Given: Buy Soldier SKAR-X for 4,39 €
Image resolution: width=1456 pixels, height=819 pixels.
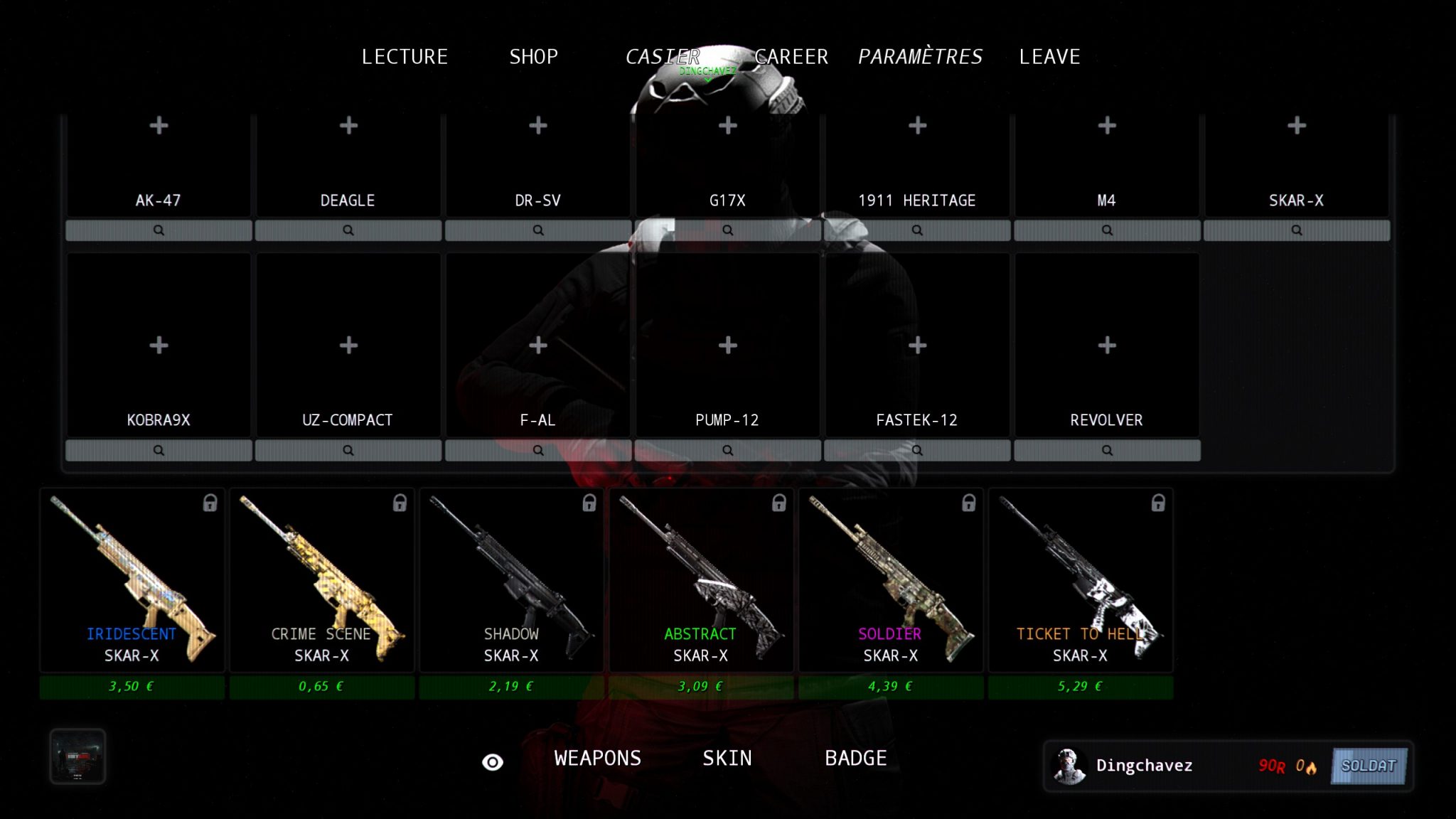Looking at the screenshot, I should click(x=891, y=687).
